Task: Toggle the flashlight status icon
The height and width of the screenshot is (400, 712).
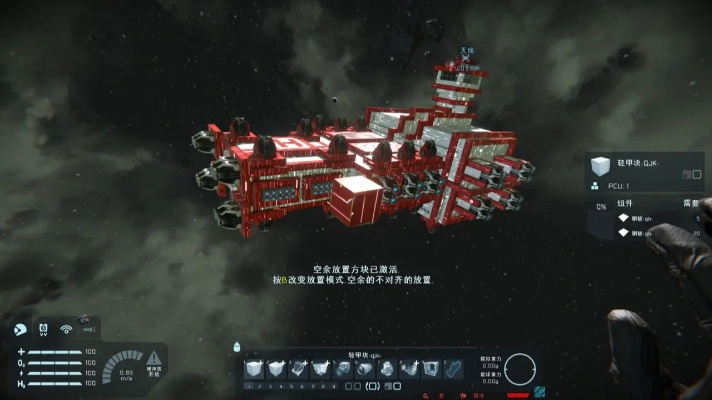Action: point(88,328)
